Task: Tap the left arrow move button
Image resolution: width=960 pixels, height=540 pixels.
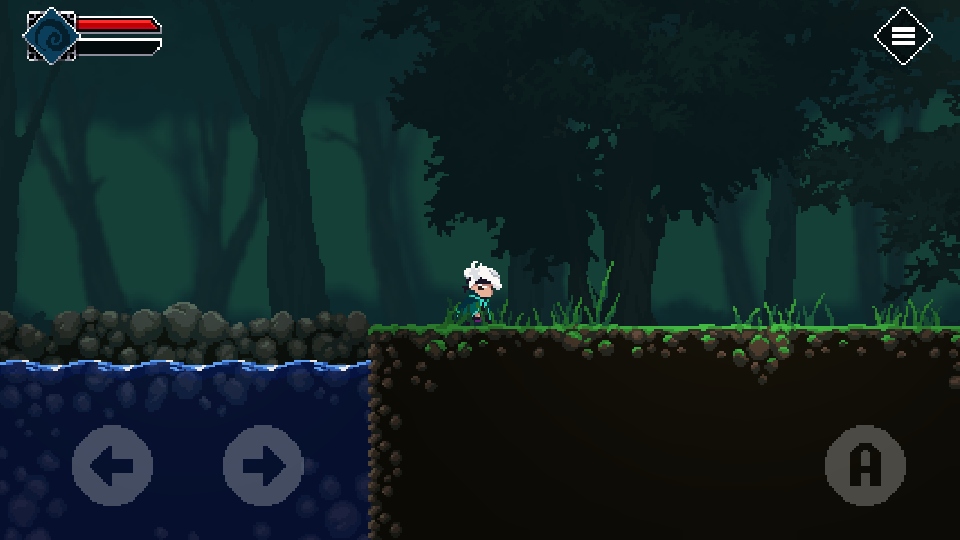Action: pyautogui.click(x=112, y=465)
